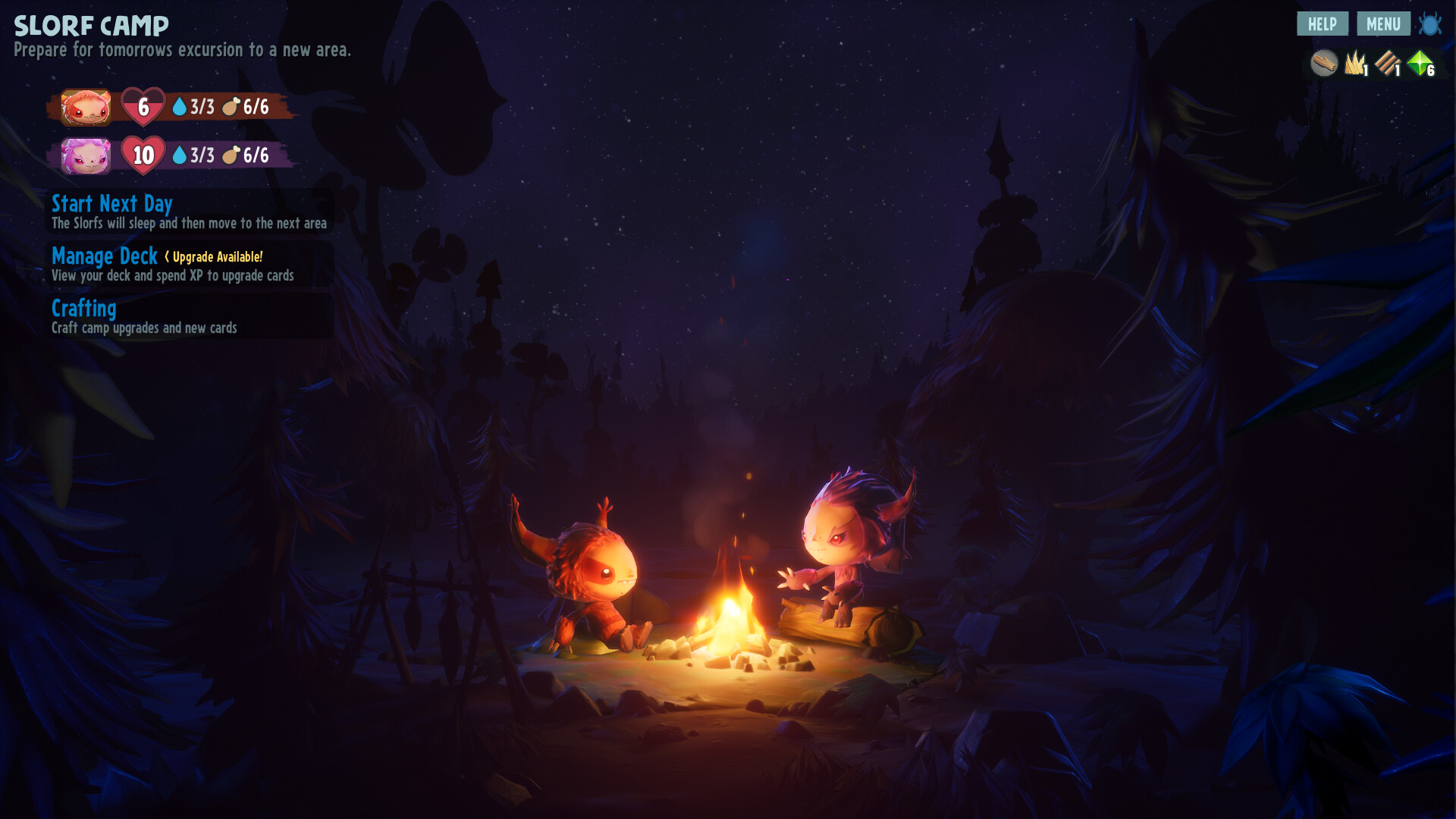Select the pink Slorf portrait
This screenshot has width=1456, height=819.
[x=86, y=155]
